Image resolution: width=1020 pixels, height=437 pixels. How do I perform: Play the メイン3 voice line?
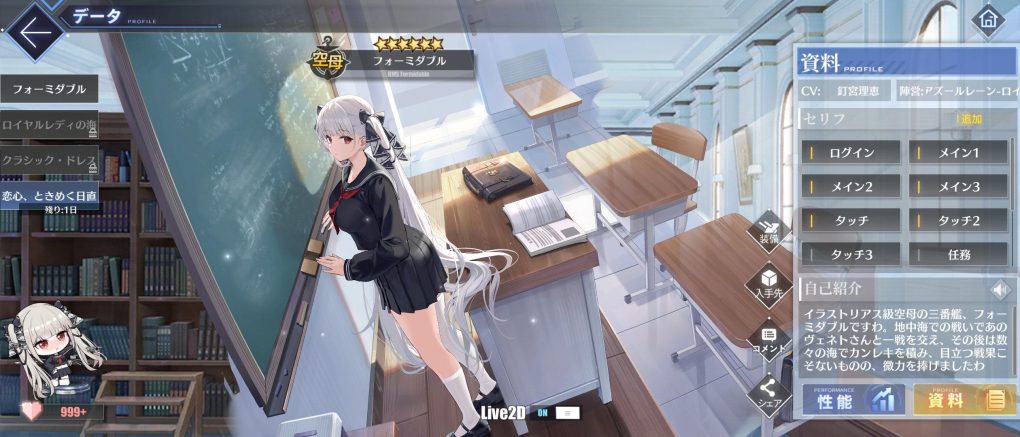tap(958, 186)
